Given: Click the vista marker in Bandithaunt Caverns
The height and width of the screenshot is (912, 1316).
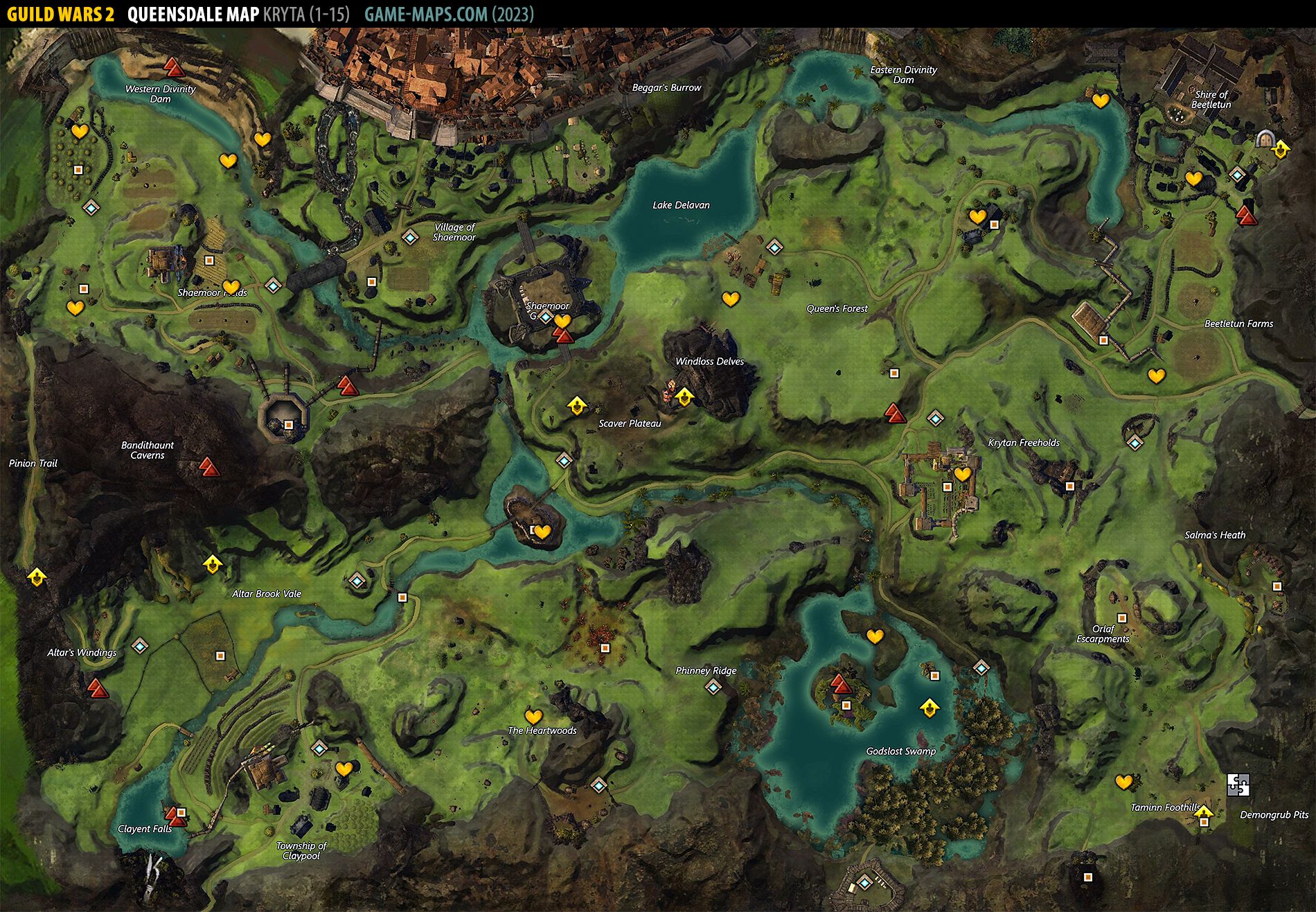Looking at the screenshot, I should (x=208, y=466).
